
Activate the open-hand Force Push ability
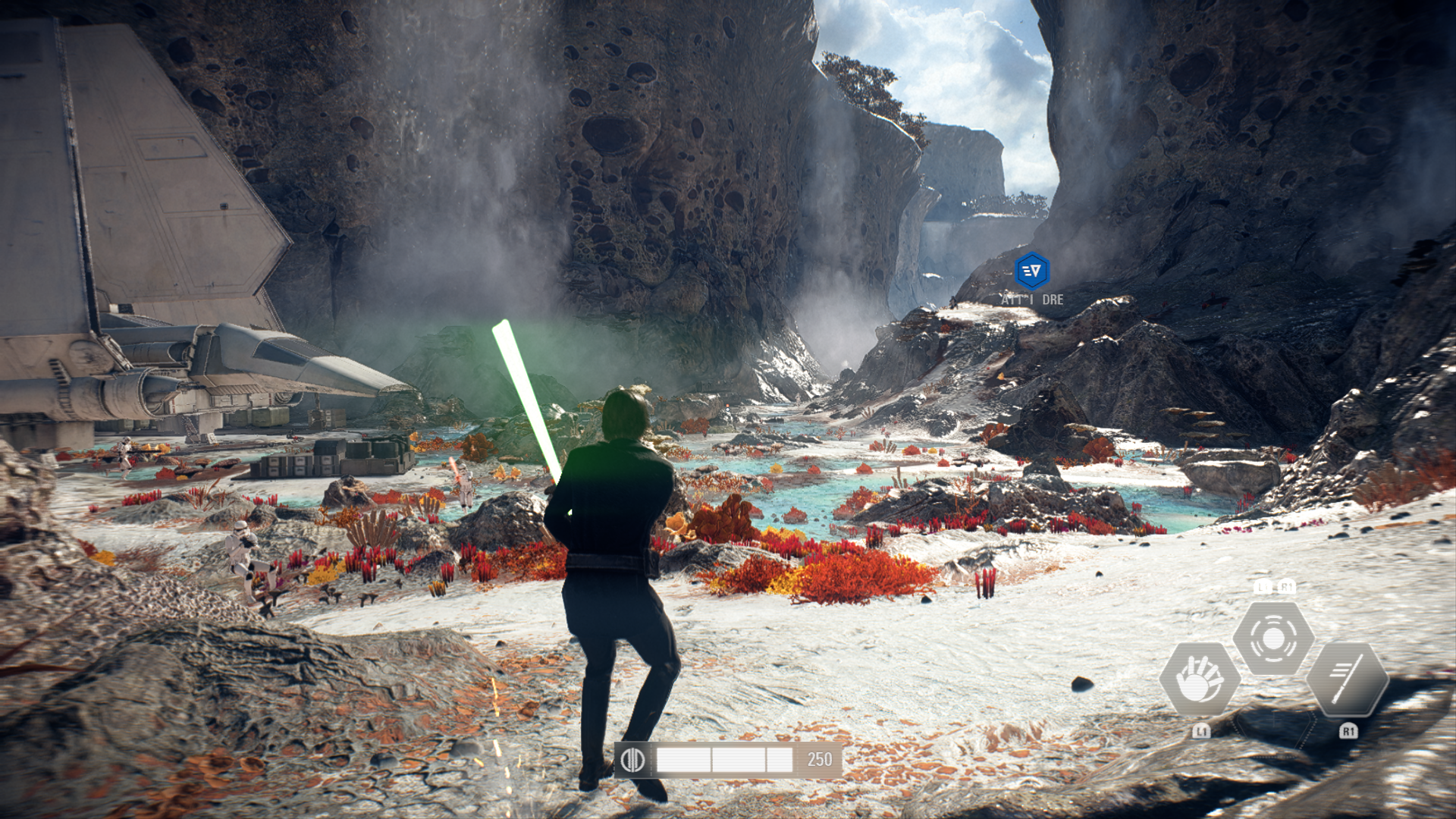coord(1200,679)
